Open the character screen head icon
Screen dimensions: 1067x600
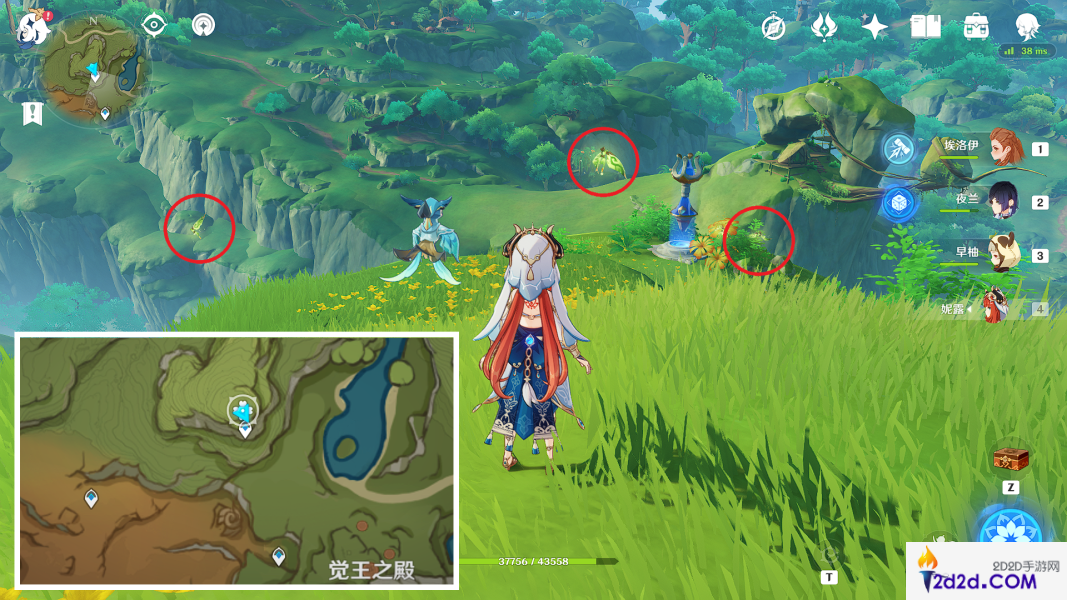tap(1027, 27)
